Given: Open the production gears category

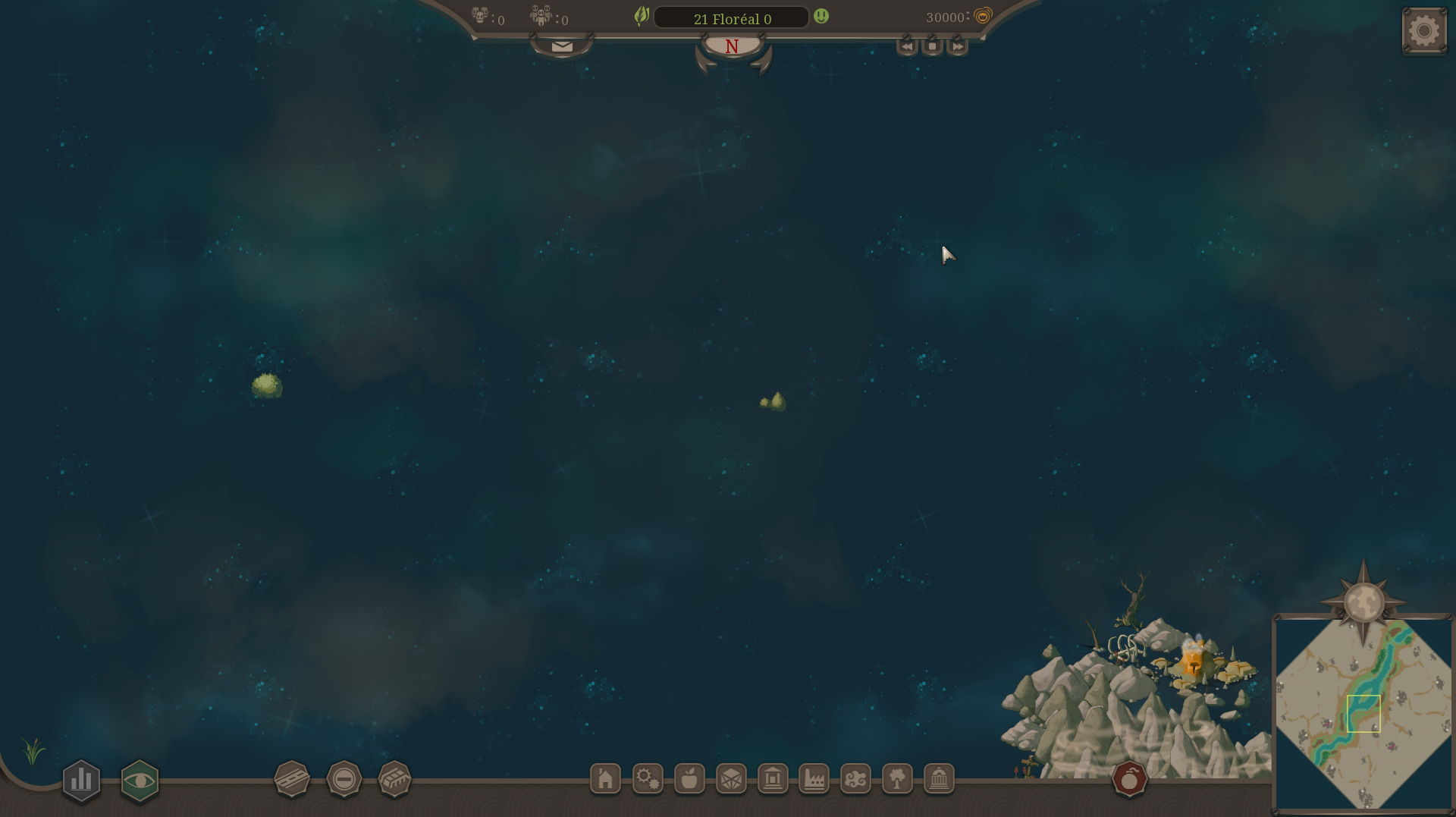Looking at the screenshot, I should point(647,778).
